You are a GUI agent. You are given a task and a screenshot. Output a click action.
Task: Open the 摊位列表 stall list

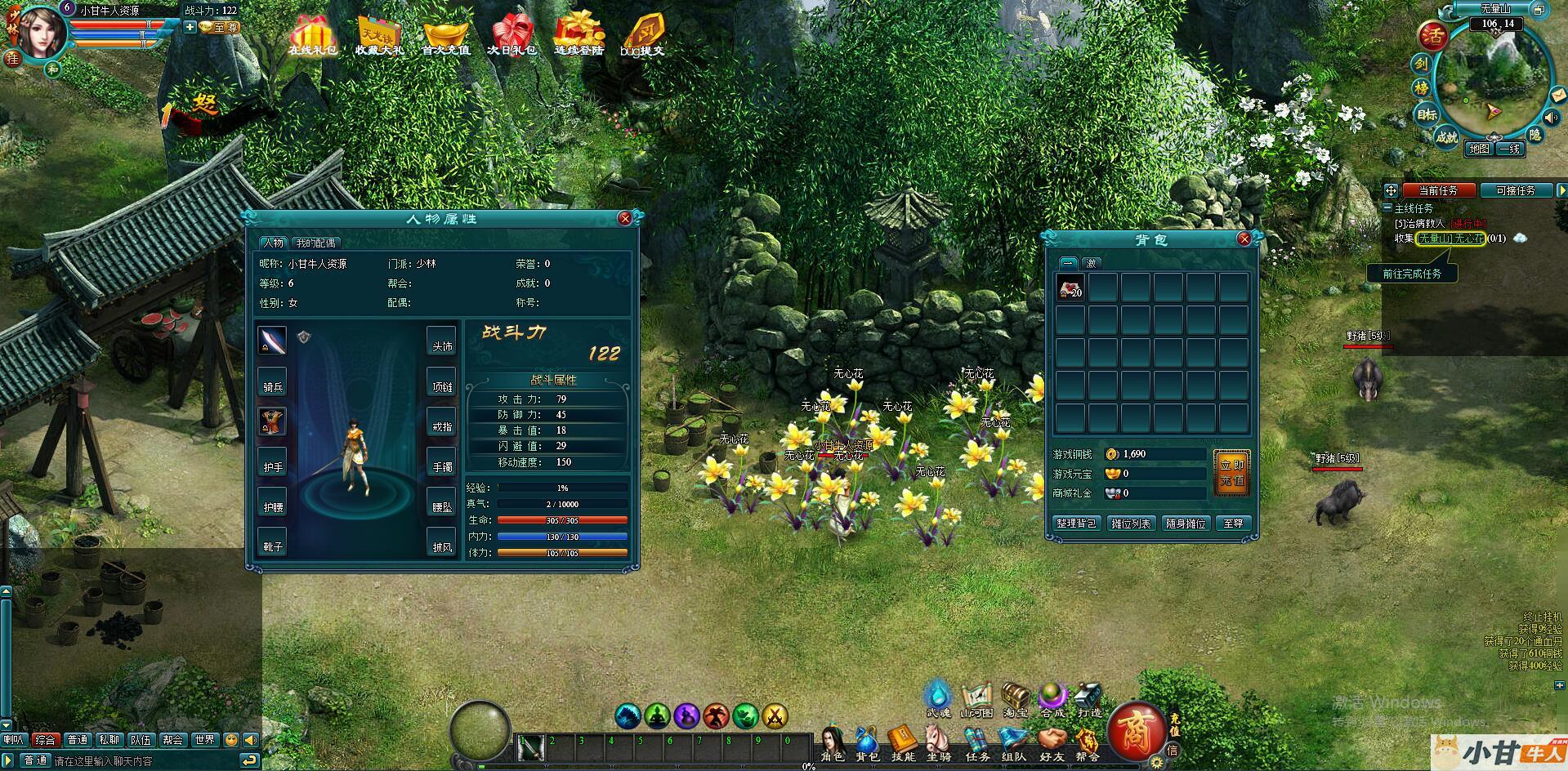click(x=1131, y=524)
